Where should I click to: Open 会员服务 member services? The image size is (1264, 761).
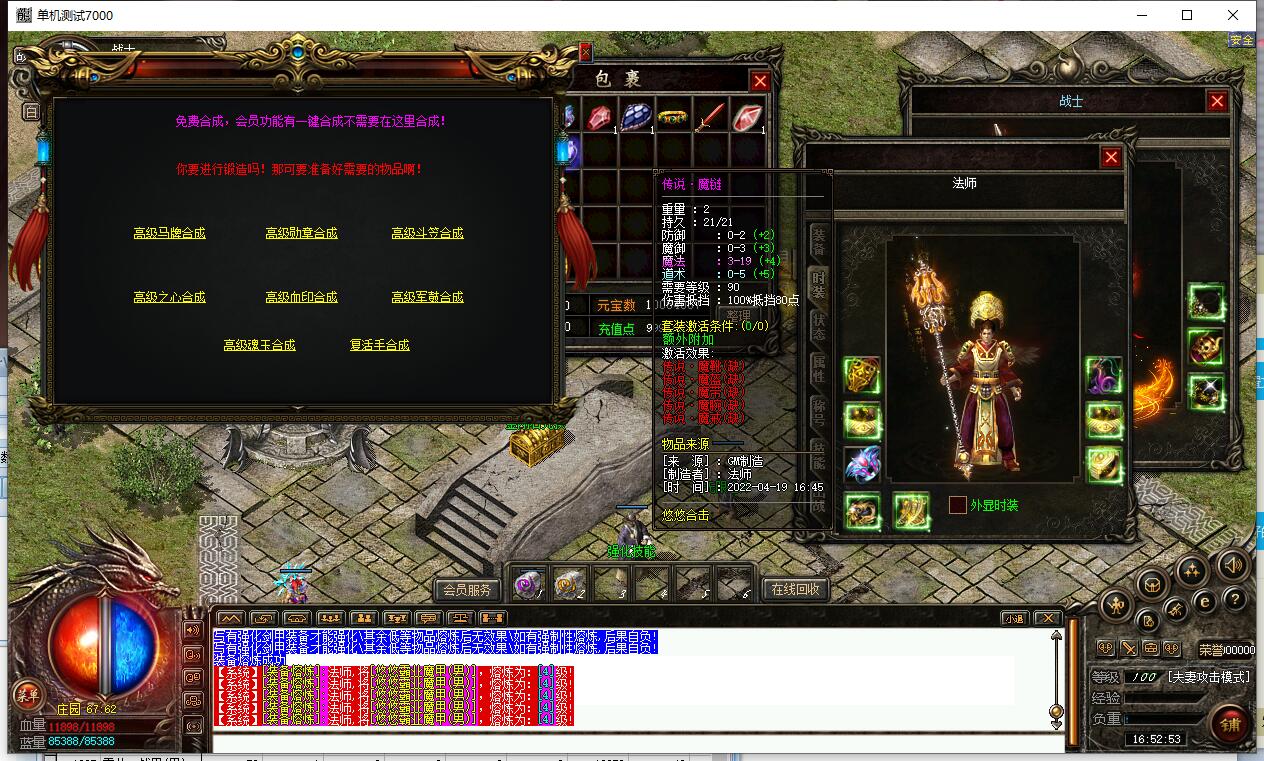(467, 589)
